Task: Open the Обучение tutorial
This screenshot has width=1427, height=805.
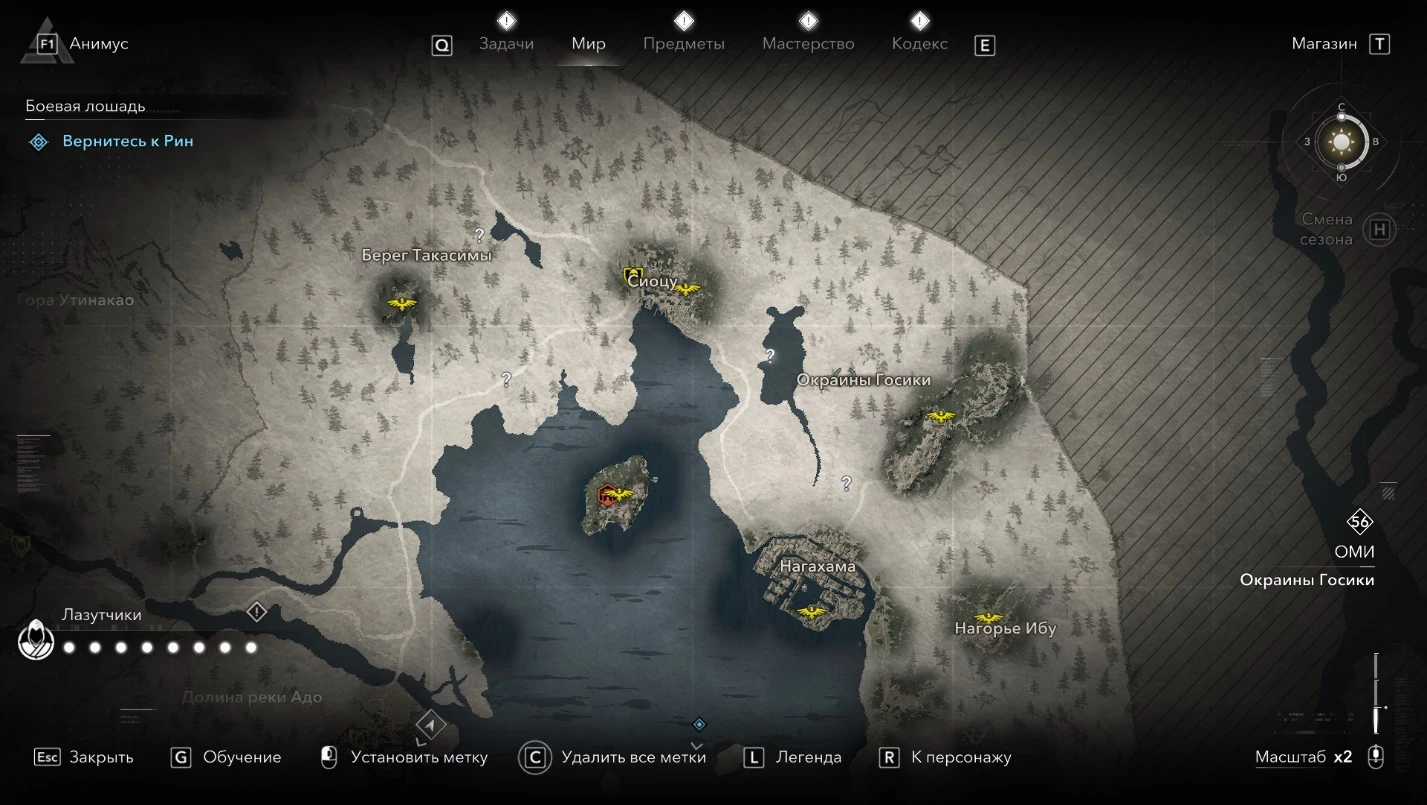Action: tap(241, 757)
